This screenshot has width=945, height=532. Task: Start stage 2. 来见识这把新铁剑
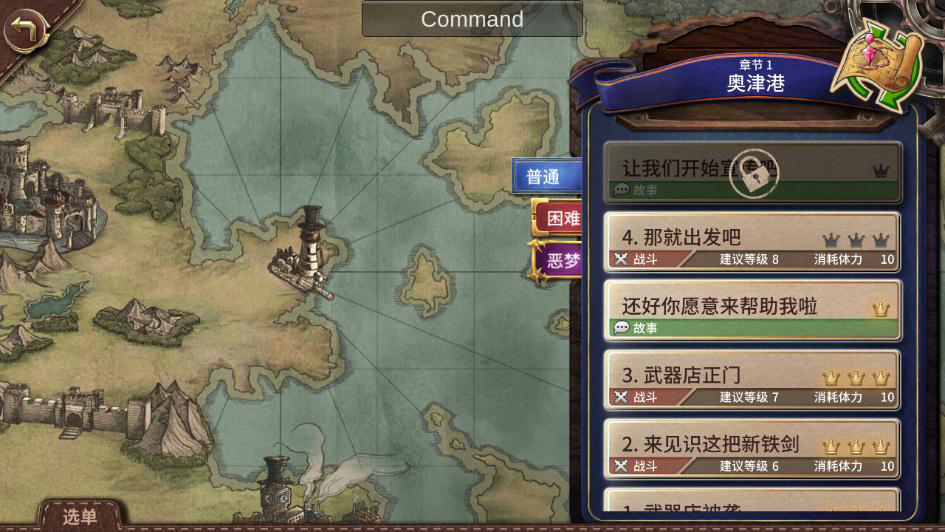pos(752,450)
